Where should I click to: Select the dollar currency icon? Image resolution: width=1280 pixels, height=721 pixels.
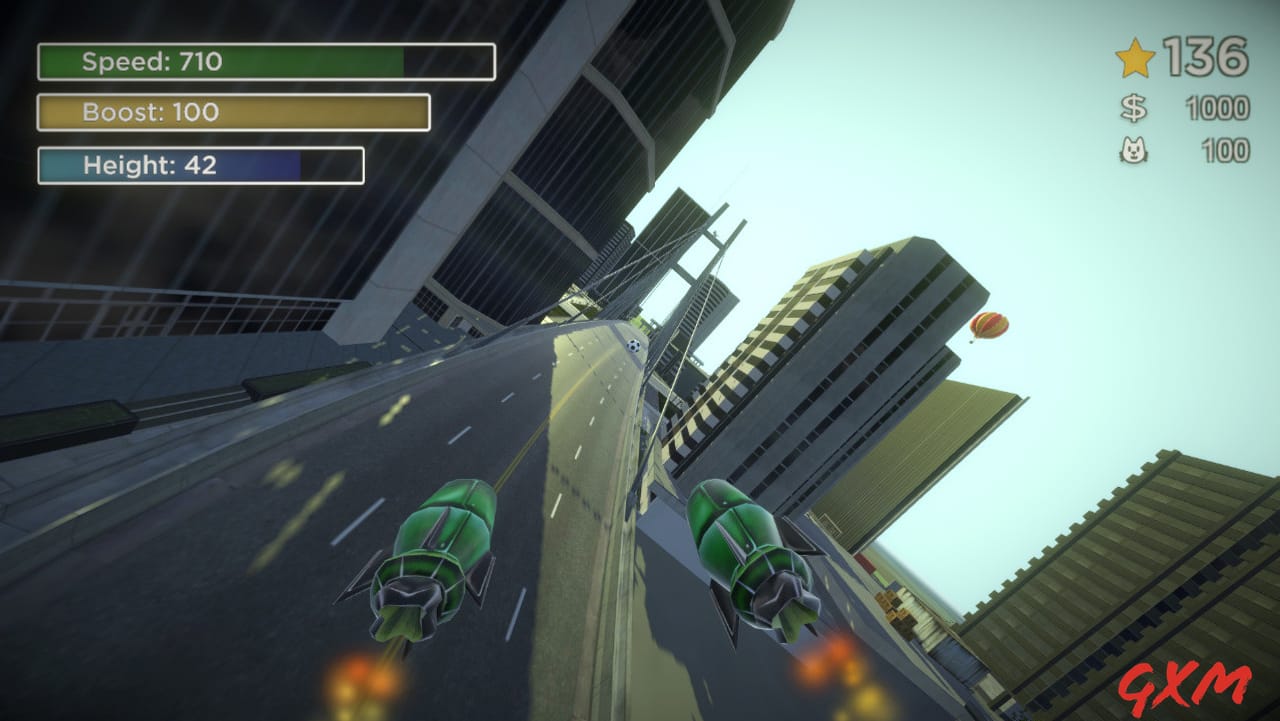click(1133, 109)
